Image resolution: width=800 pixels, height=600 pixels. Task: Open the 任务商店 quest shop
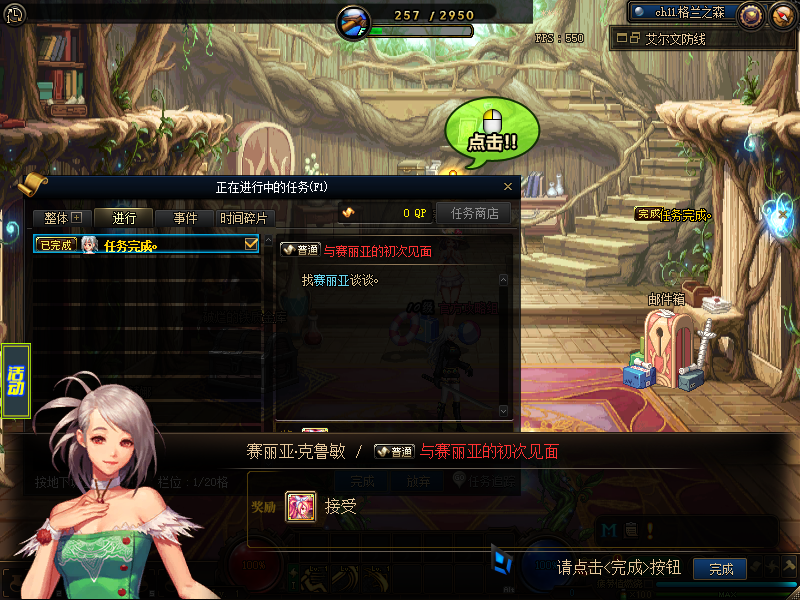[x=474, y=213]
